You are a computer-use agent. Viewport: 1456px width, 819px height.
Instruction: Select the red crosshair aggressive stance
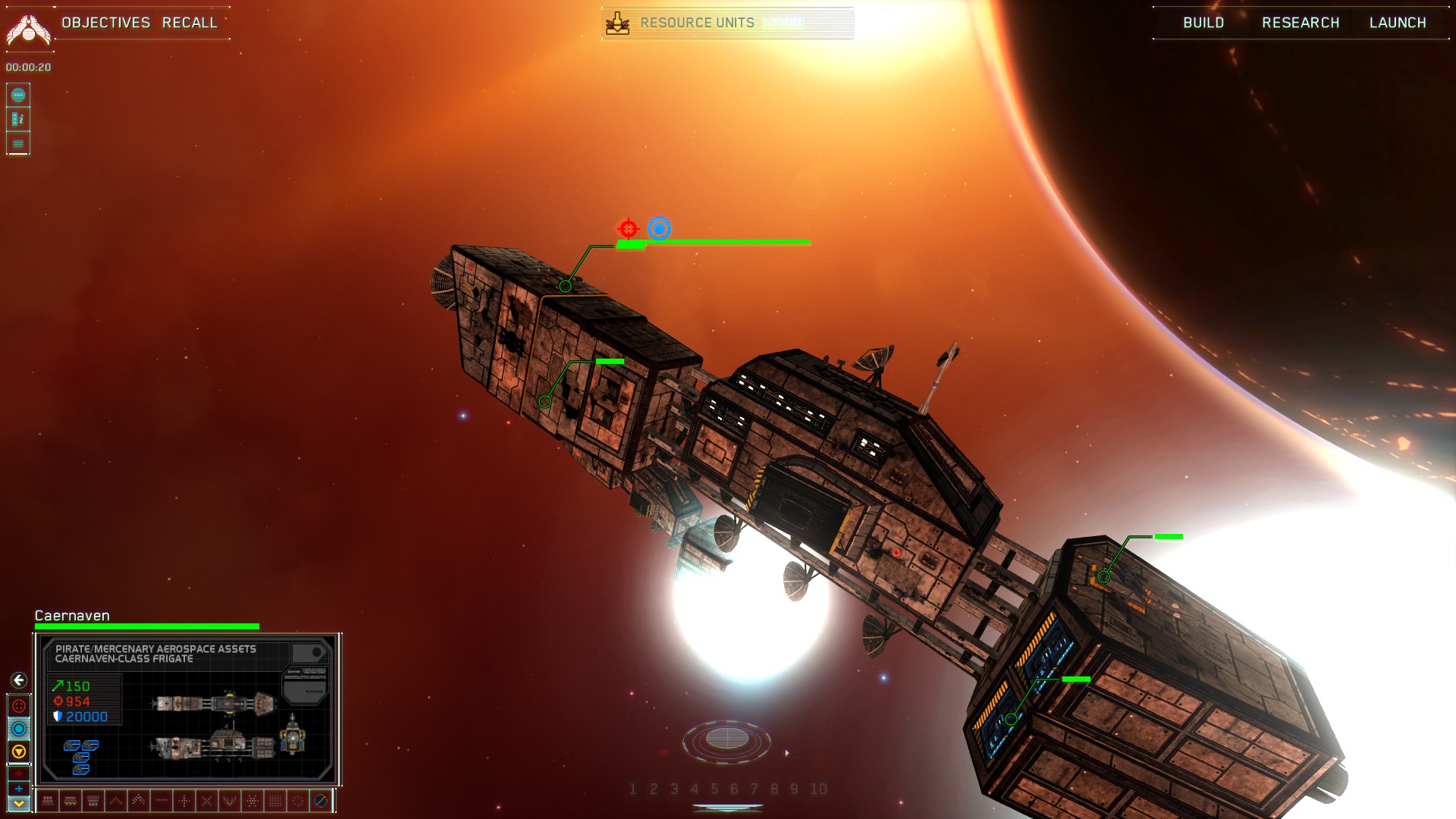tap(19, 706)
